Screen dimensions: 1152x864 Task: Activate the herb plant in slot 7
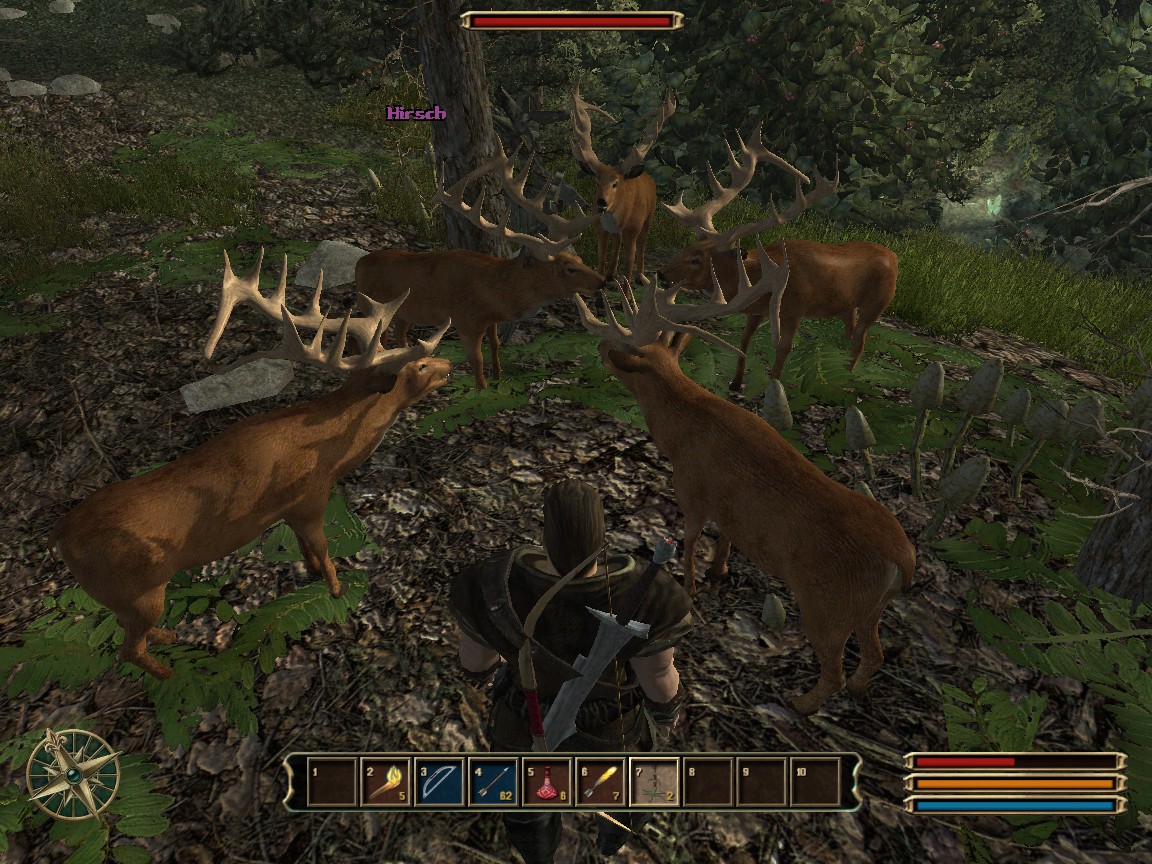tap(655, 781)
